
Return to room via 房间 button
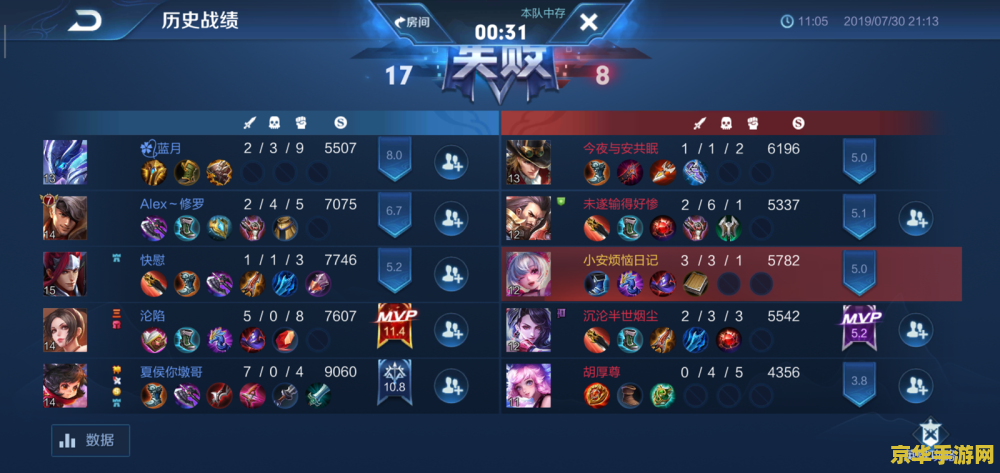pyautogui.click(x=412, y=22)
